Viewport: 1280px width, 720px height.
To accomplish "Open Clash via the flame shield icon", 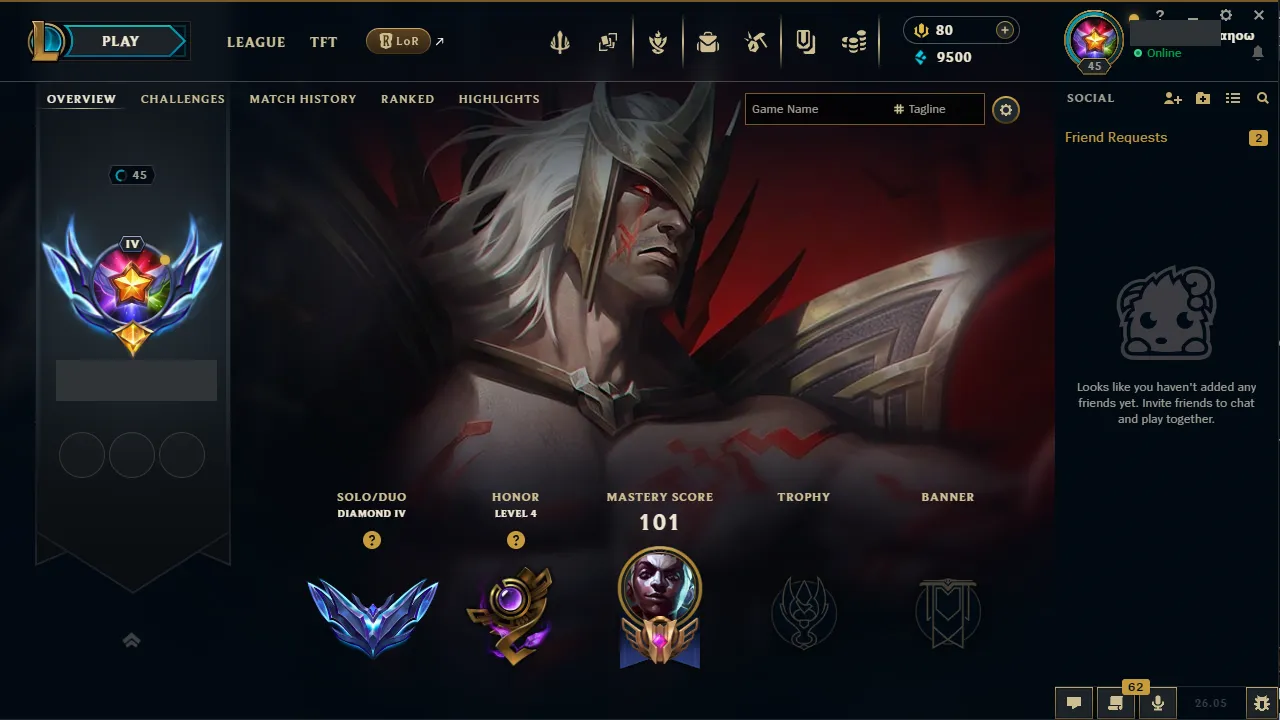I will tap(659, 41).
